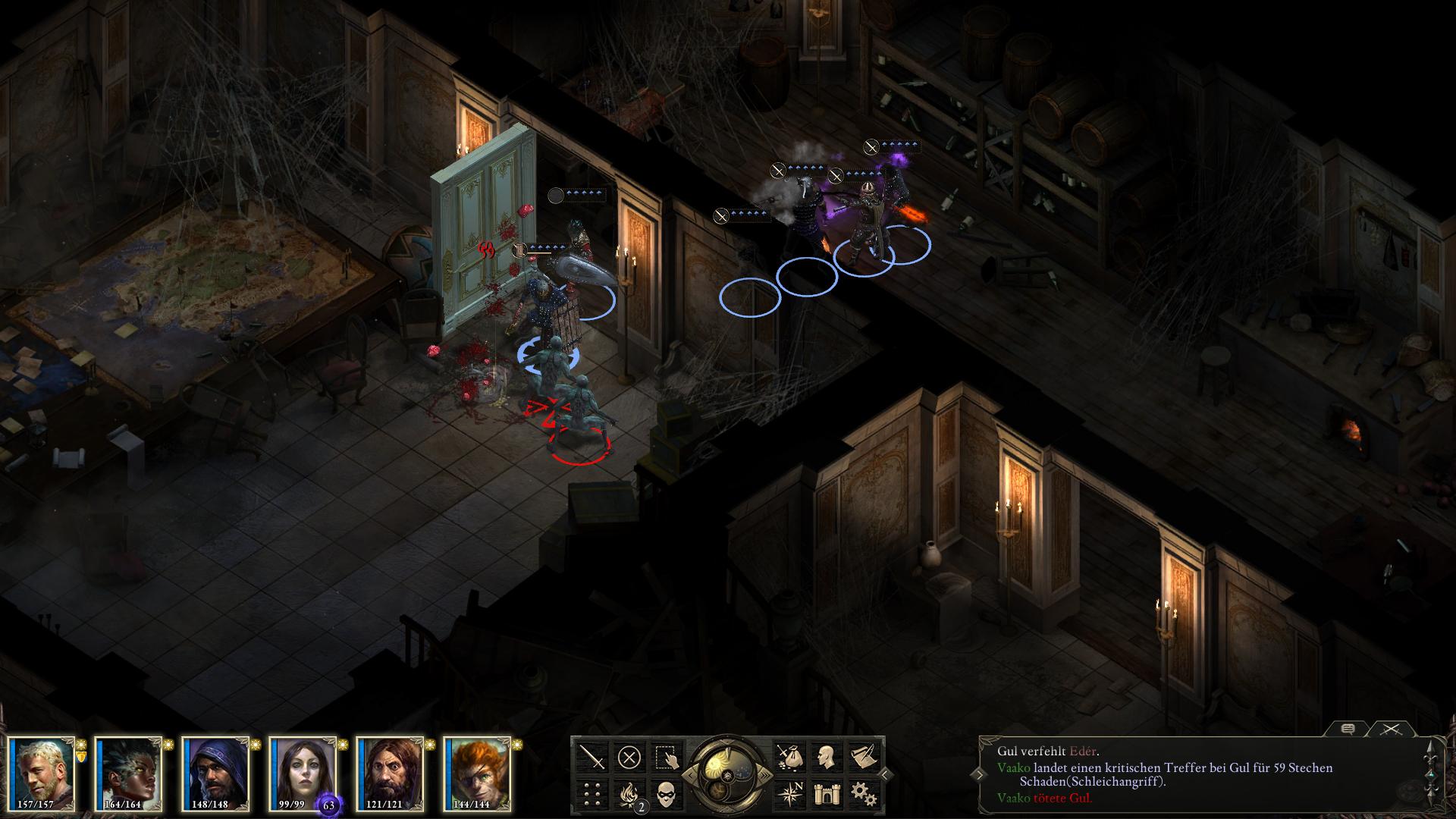Select the bearded brown-haired man's portrait
1456x819 pixels.
click(x=390, y=772)
